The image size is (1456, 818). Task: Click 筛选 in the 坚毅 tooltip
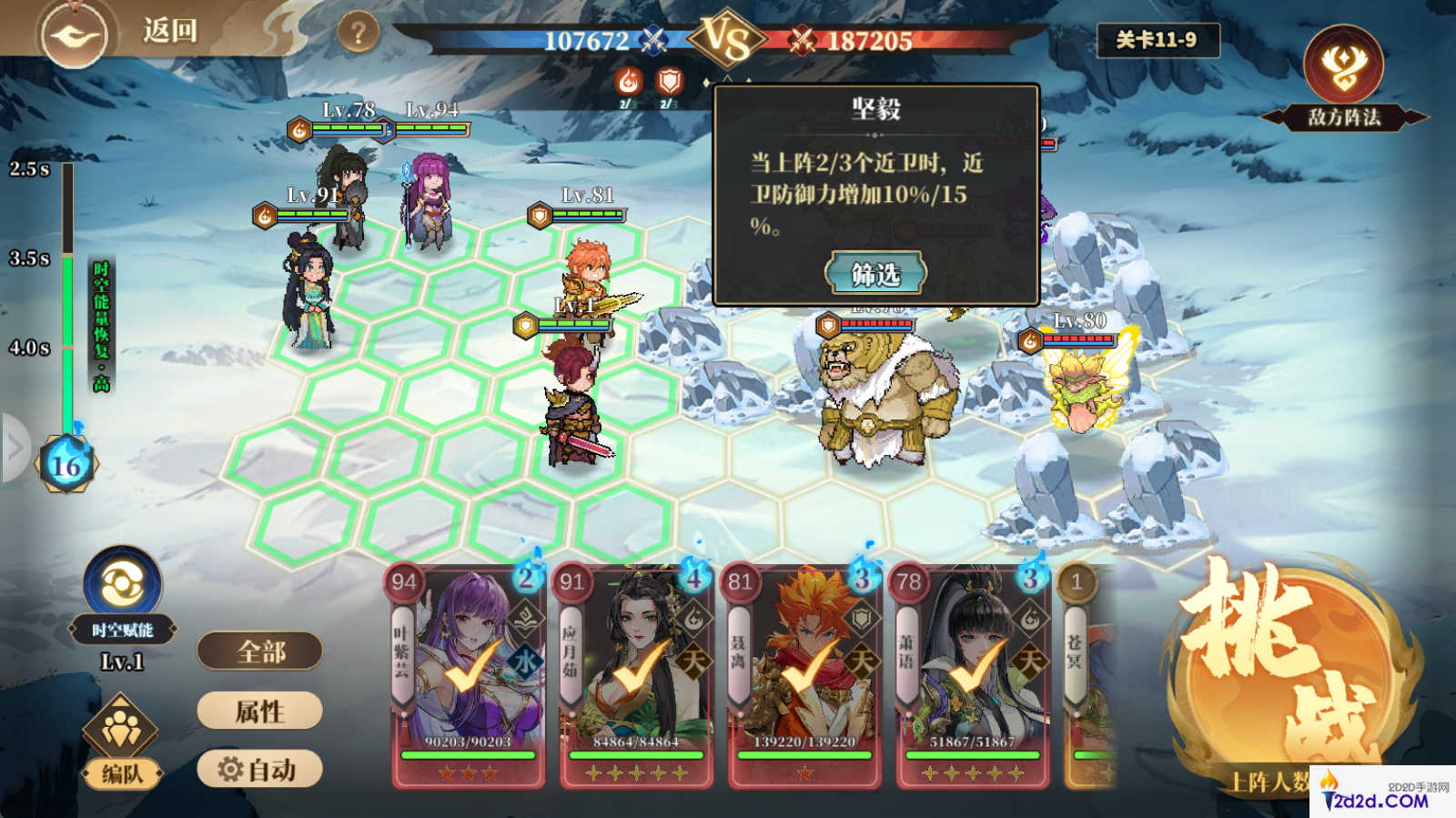click(x=875, y=273)
